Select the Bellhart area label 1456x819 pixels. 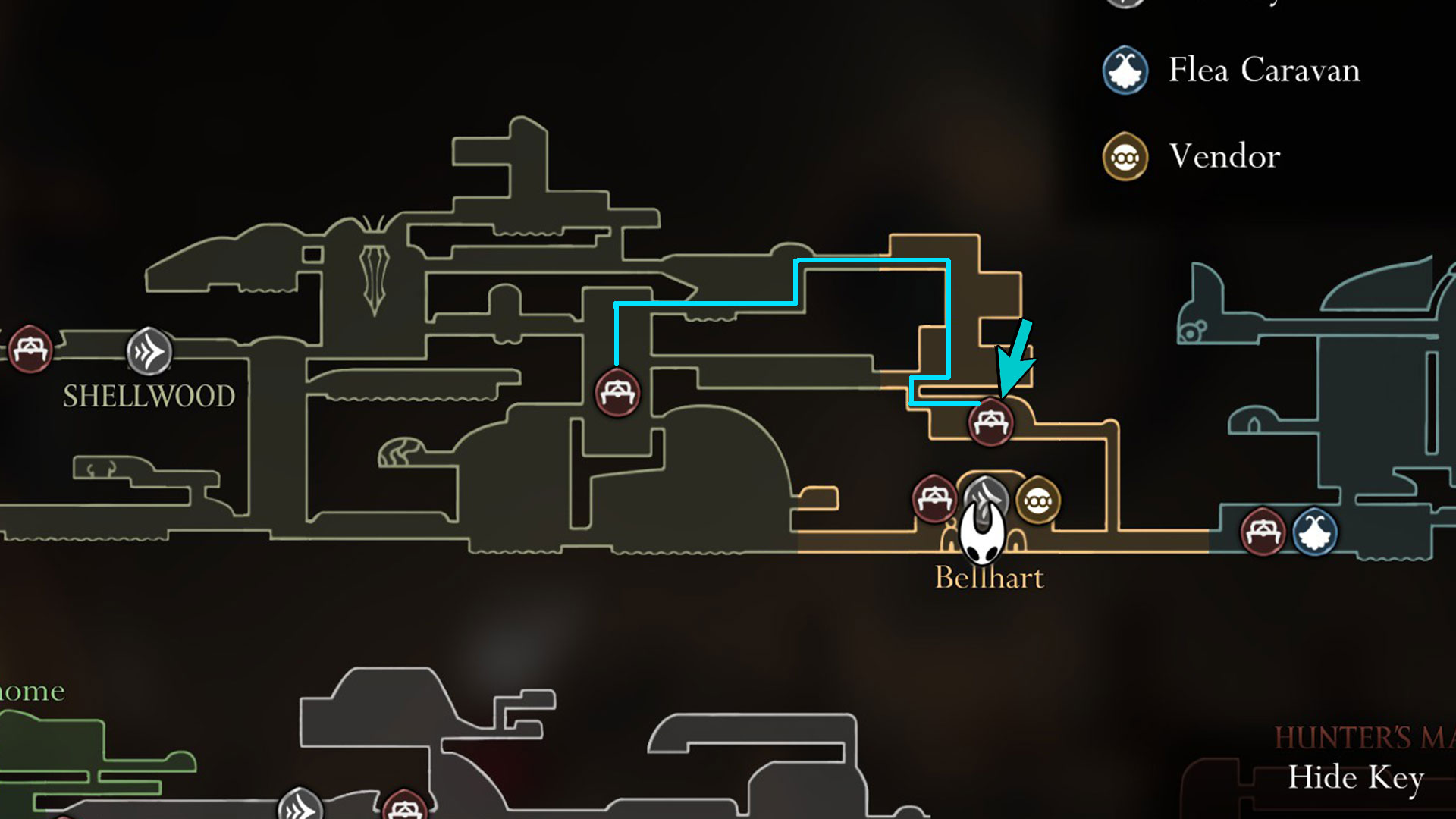coord(989,578)
